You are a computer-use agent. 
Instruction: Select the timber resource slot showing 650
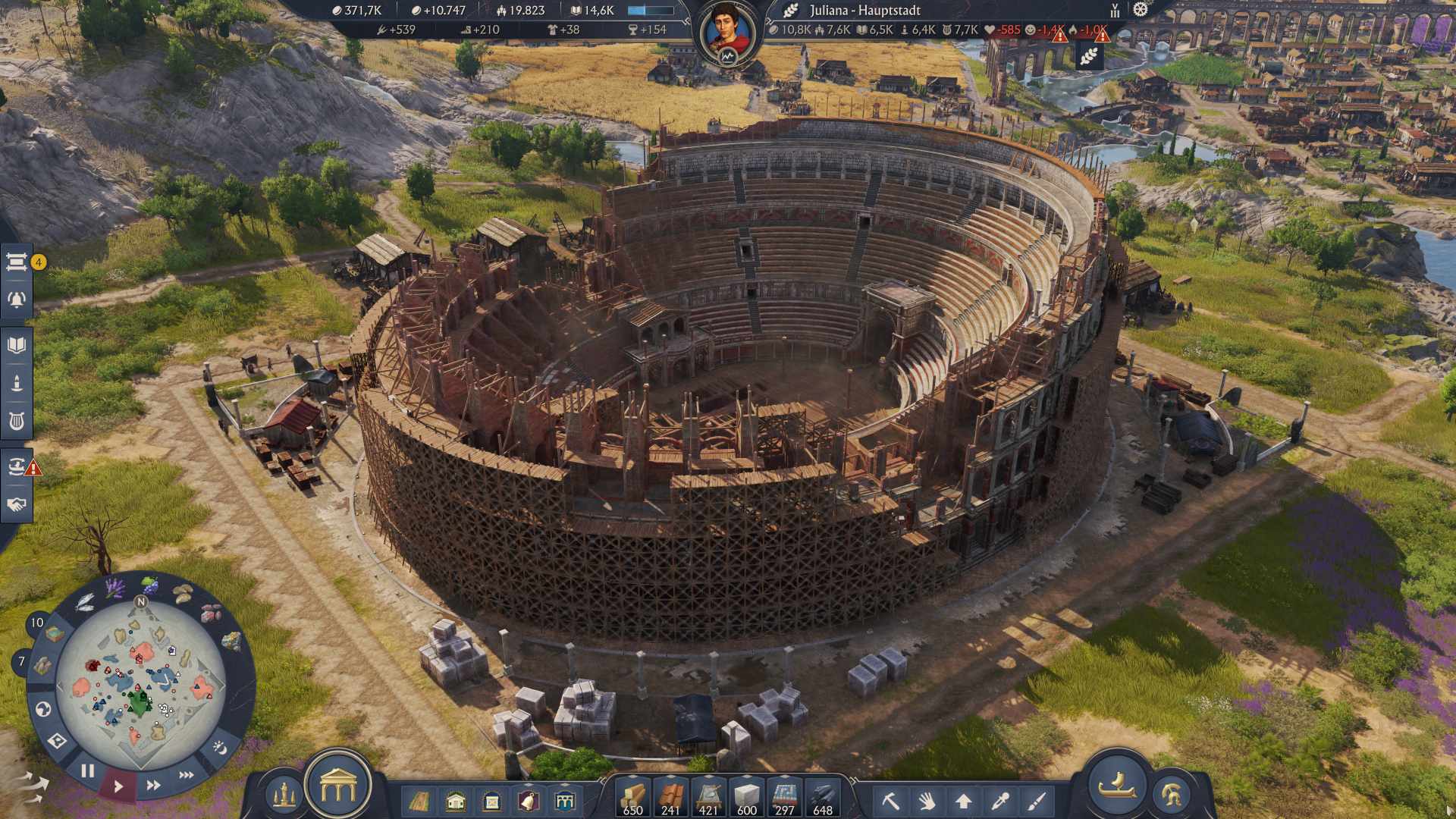point(633,798)
